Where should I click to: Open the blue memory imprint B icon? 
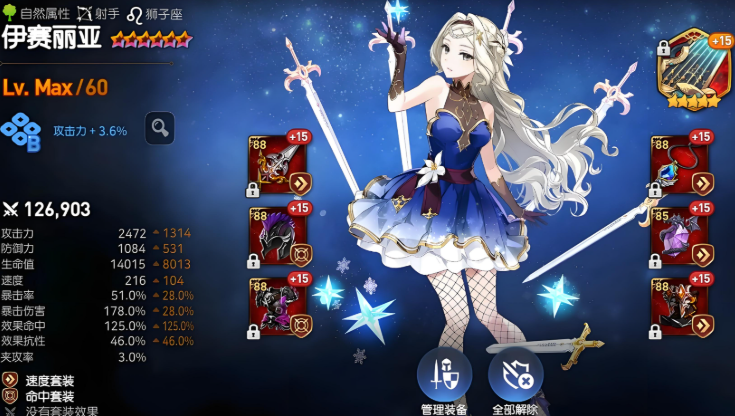20,131
